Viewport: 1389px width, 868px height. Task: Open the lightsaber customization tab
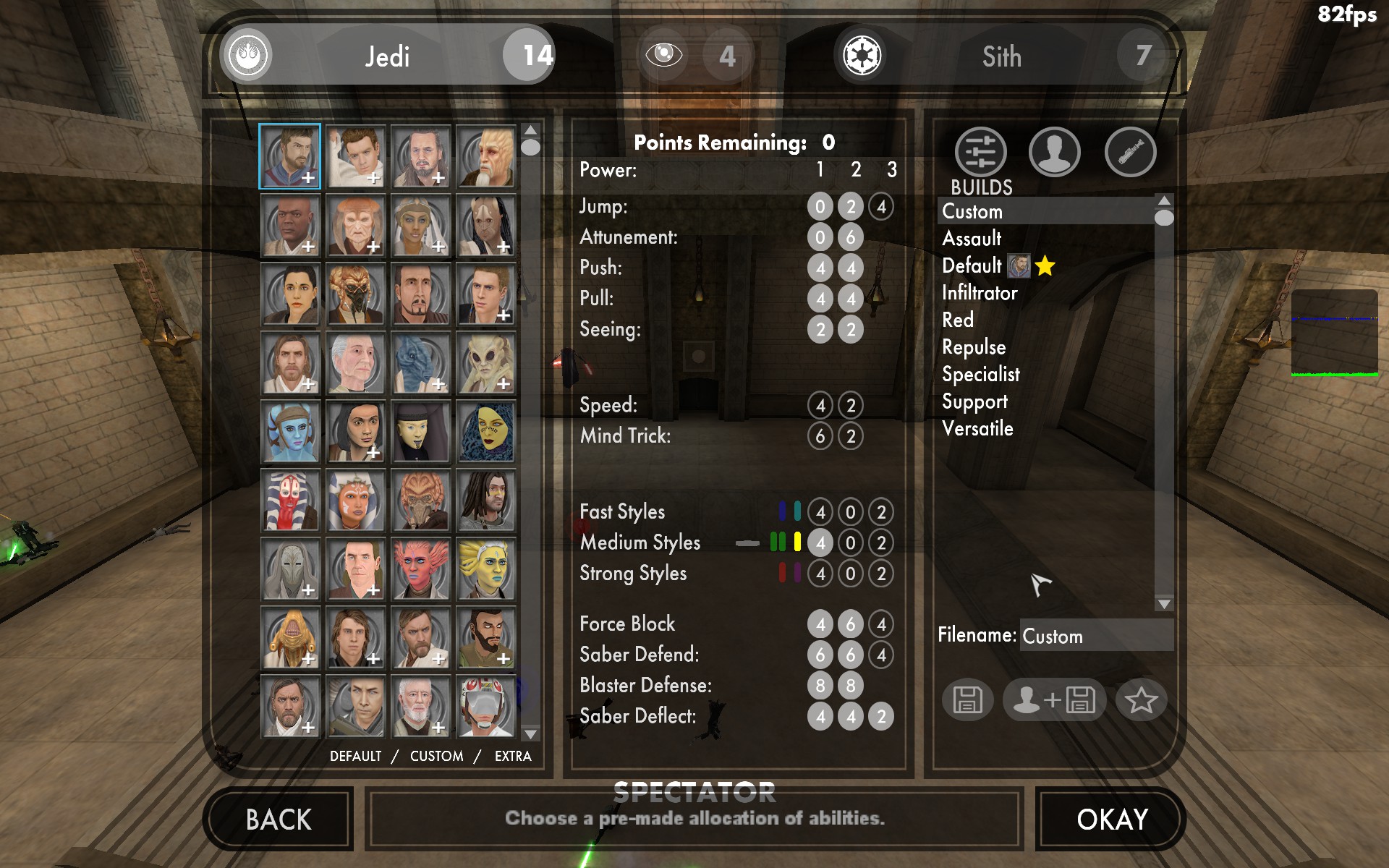pyautogui.click(x=1130, y=153)
